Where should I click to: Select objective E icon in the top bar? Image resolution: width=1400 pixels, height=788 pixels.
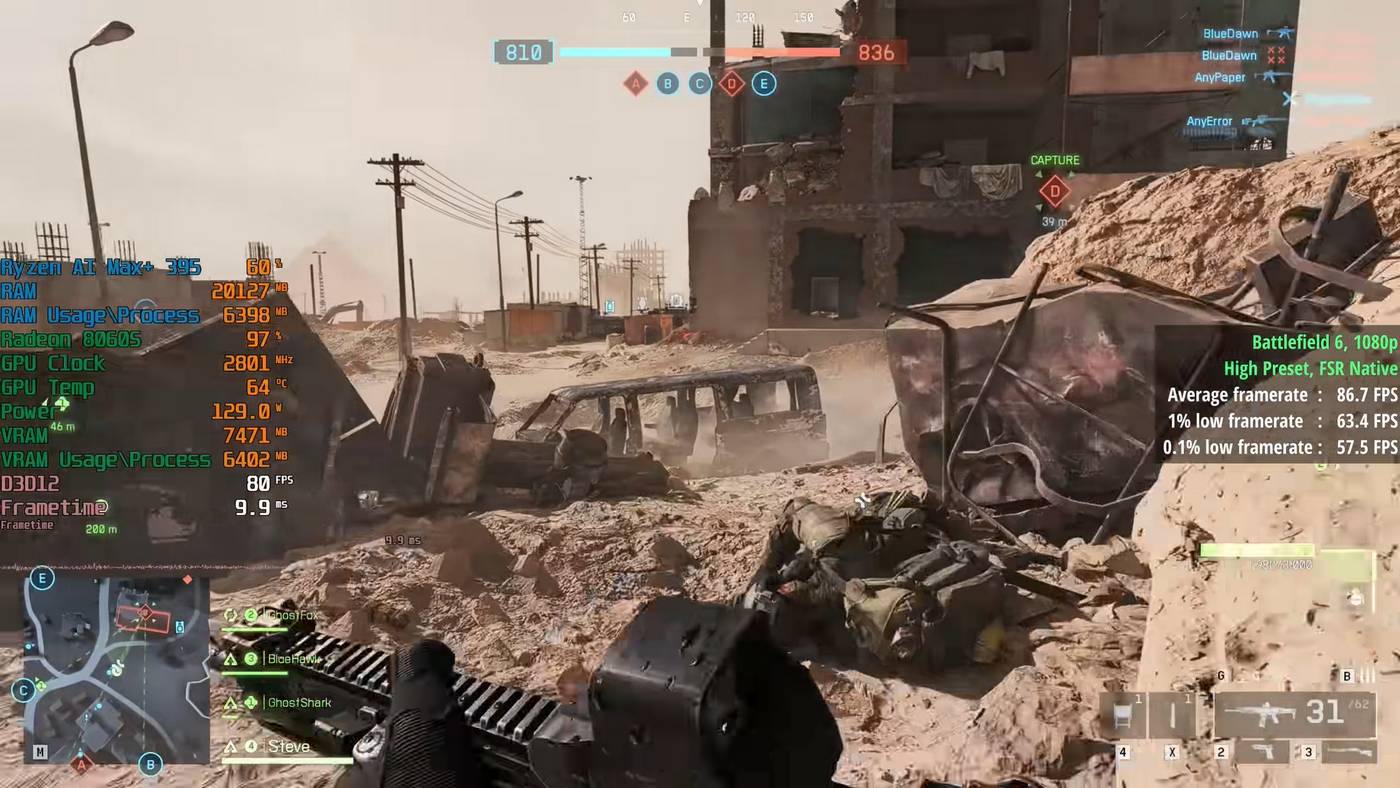coord(763,84)
